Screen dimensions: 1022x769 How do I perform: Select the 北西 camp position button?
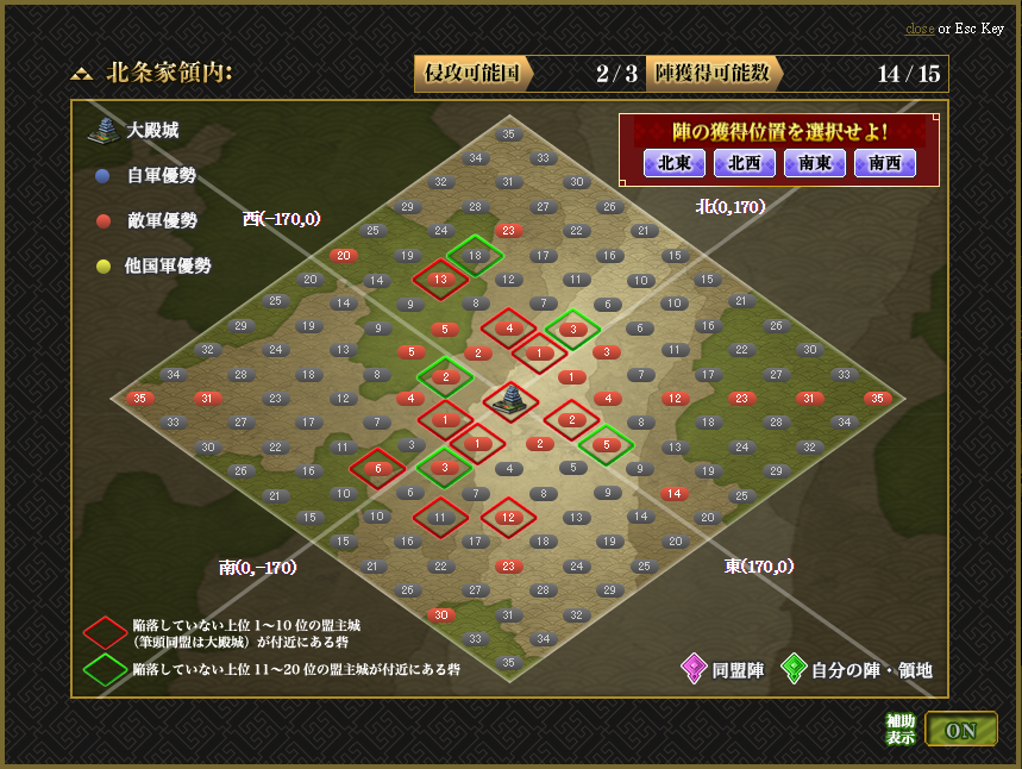click(x=744, y=163)
